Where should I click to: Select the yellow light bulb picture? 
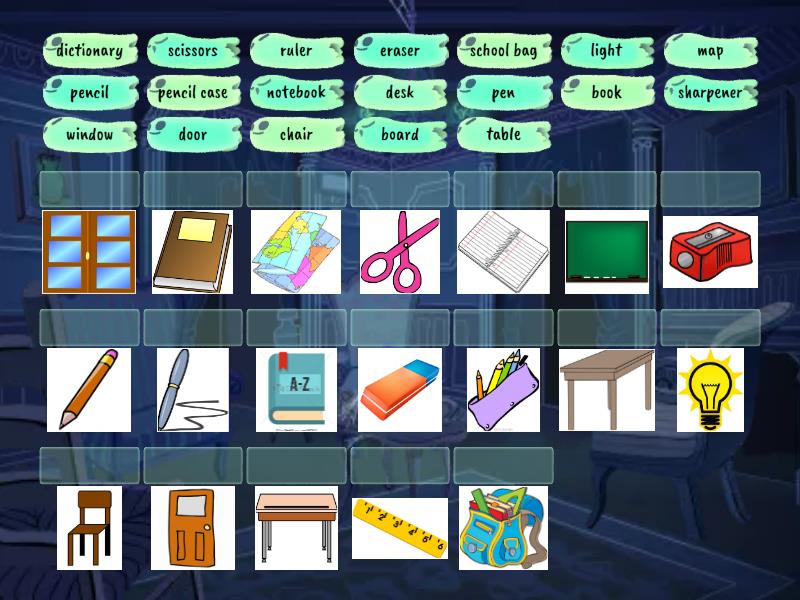(710, 389)
